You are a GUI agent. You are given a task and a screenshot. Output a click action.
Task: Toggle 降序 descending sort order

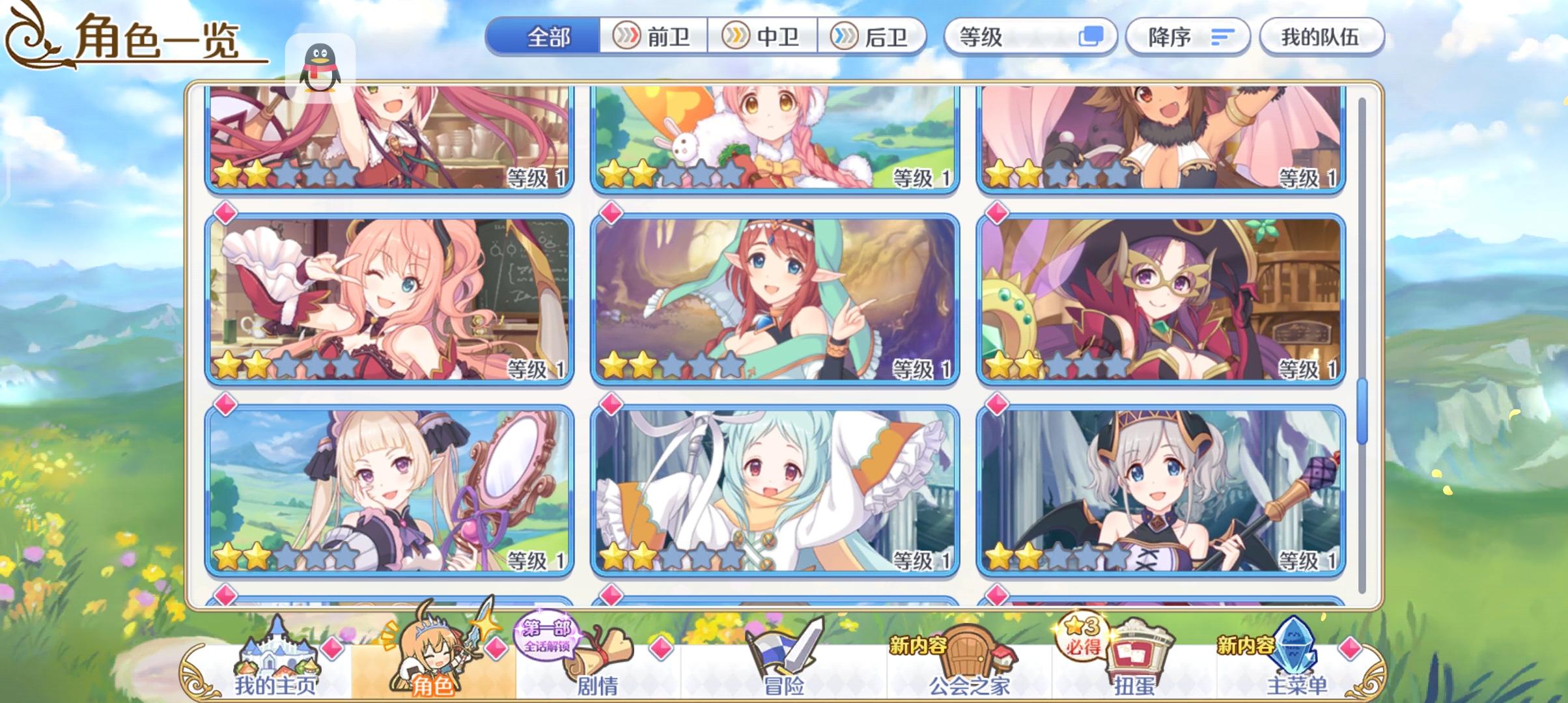click(1186, 37)
